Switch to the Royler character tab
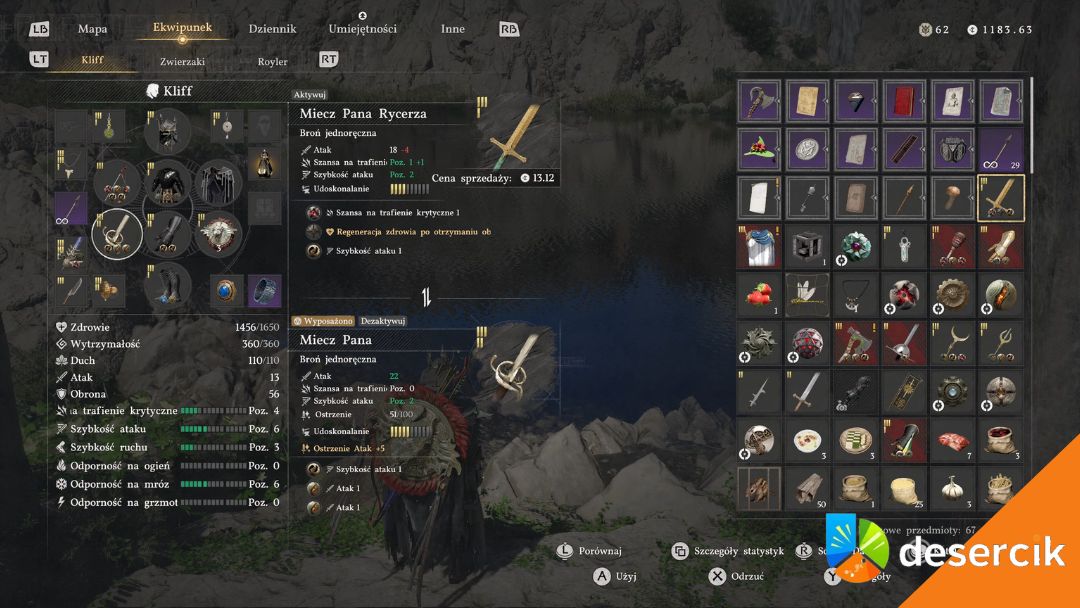1080x608 pixels. point(273,61)
